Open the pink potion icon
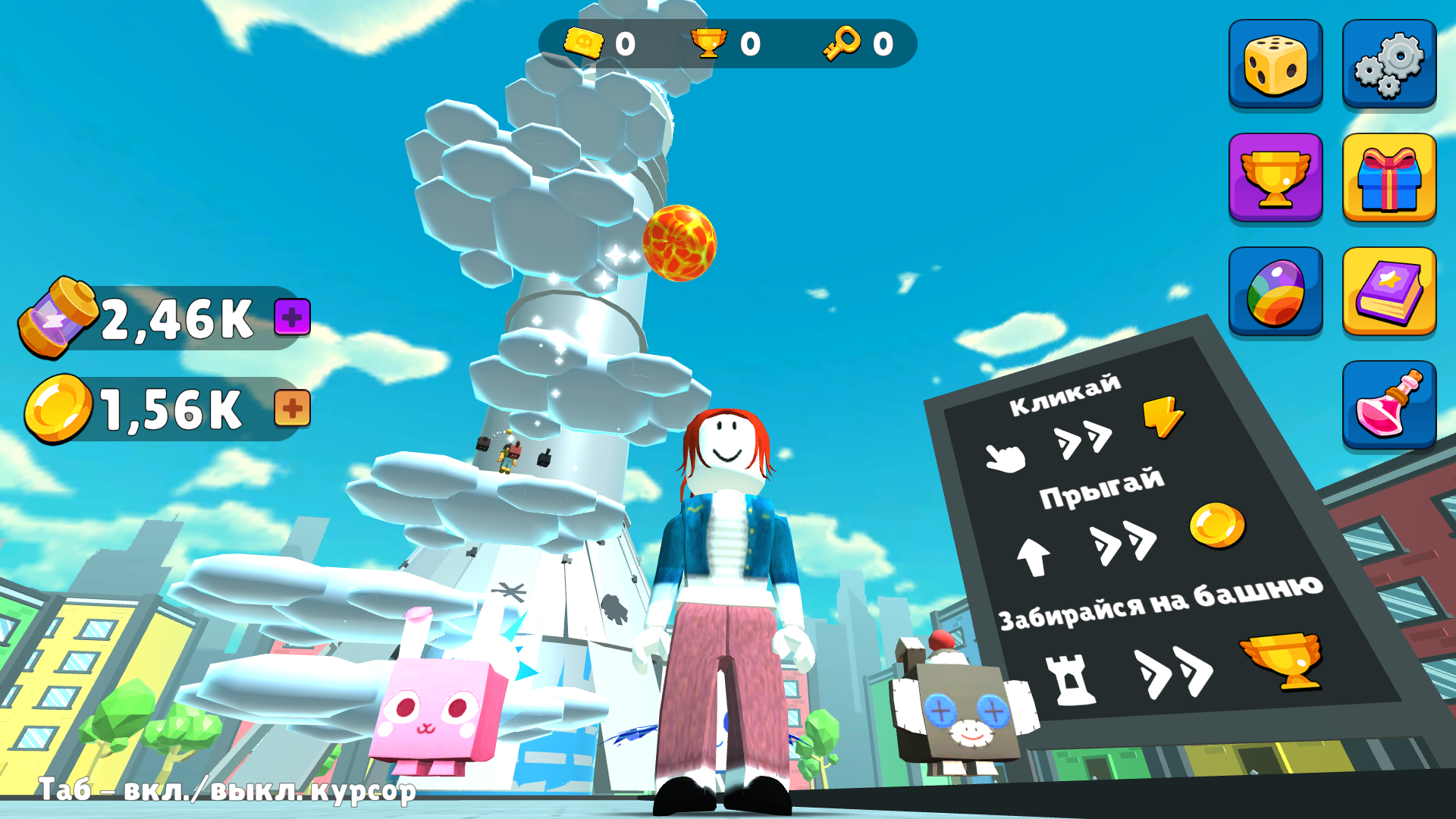This screenshot has width=1456, height=819. (1388, 403)
